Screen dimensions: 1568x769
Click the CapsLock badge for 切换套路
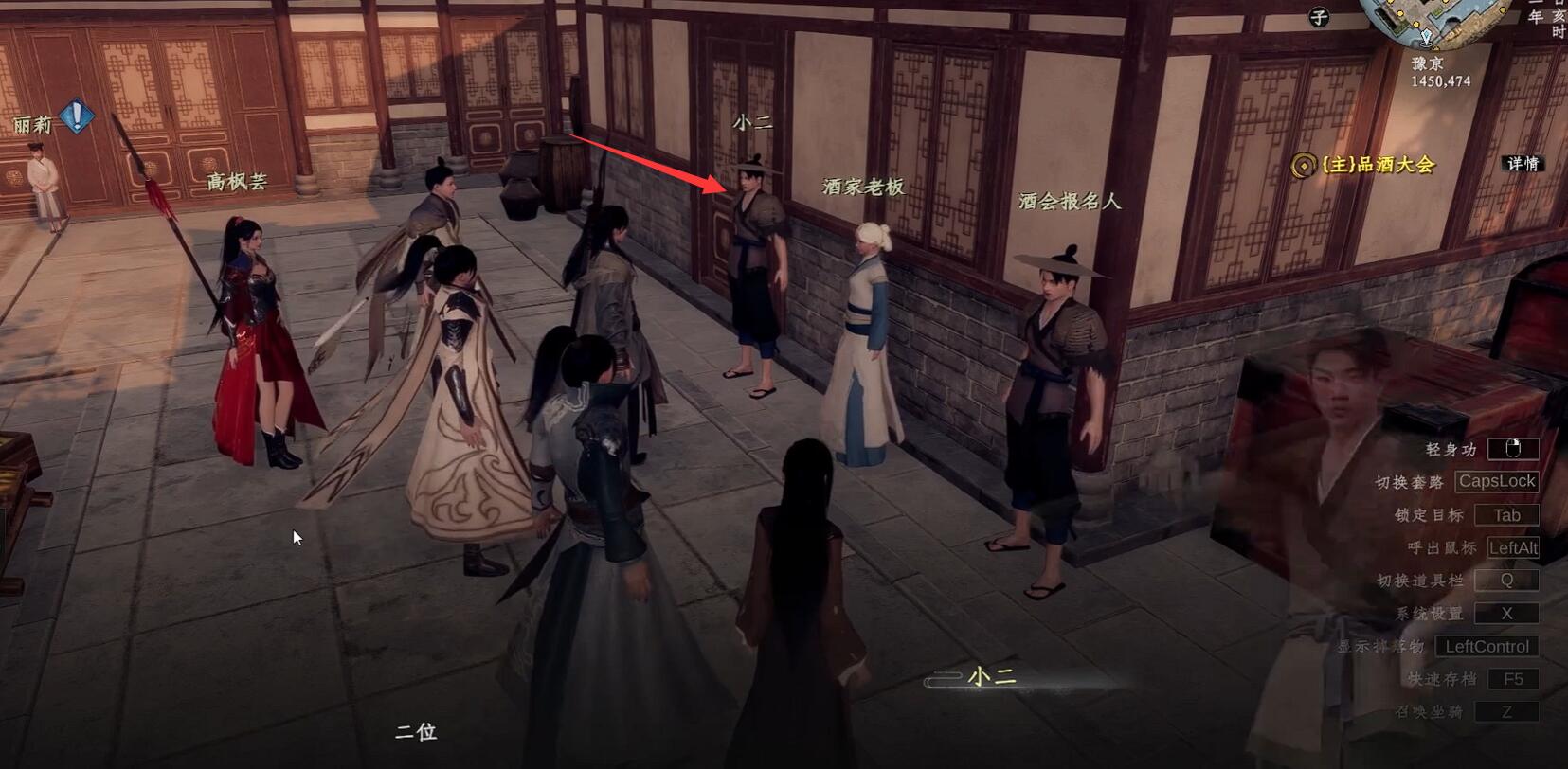pos(1497,481)
